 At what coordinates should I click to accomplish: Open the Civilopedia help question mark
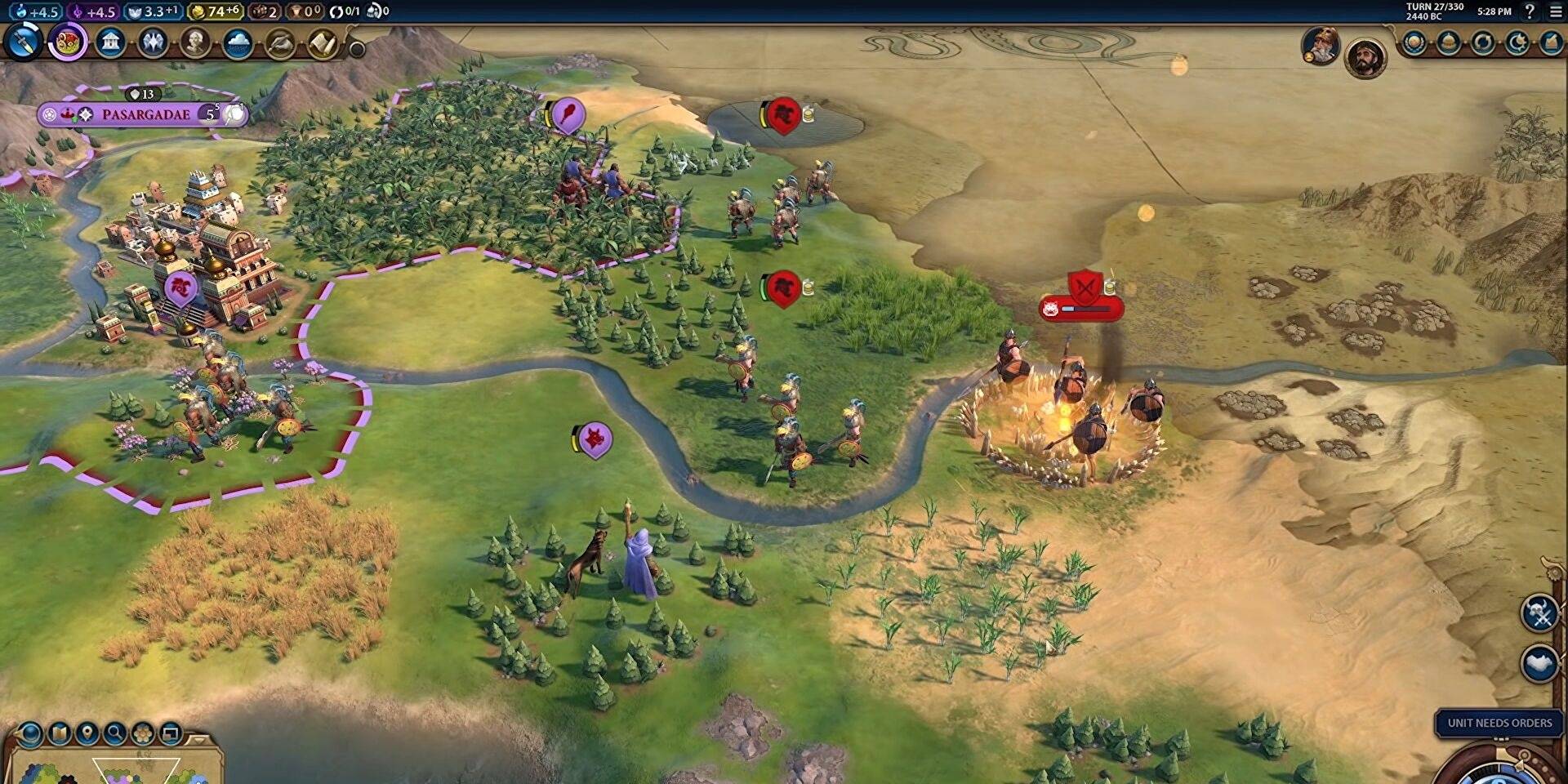point(1530,11)
